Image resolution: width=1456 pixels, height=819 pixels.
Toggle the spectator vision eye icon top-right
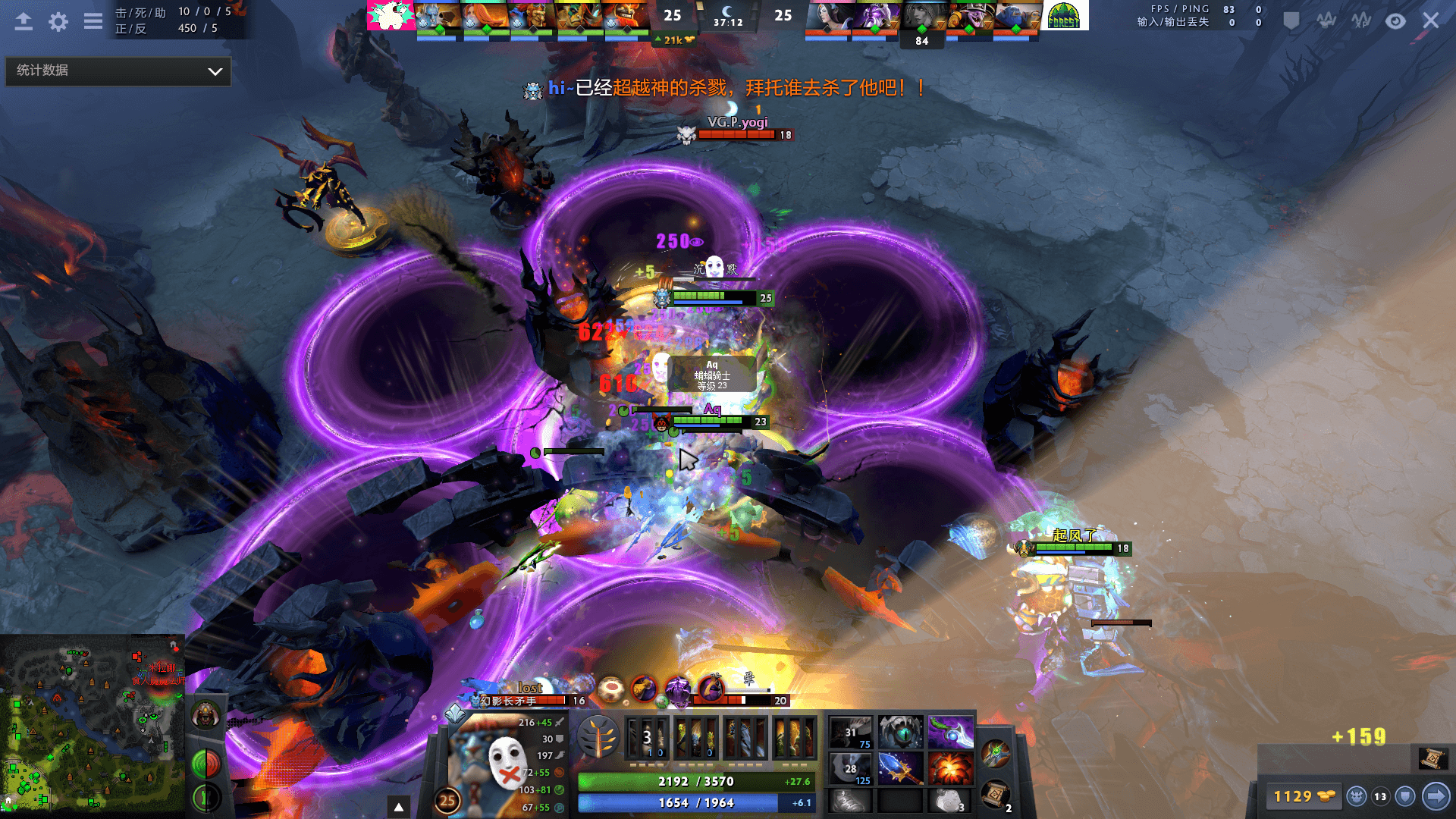click(x=1395, y=20)
